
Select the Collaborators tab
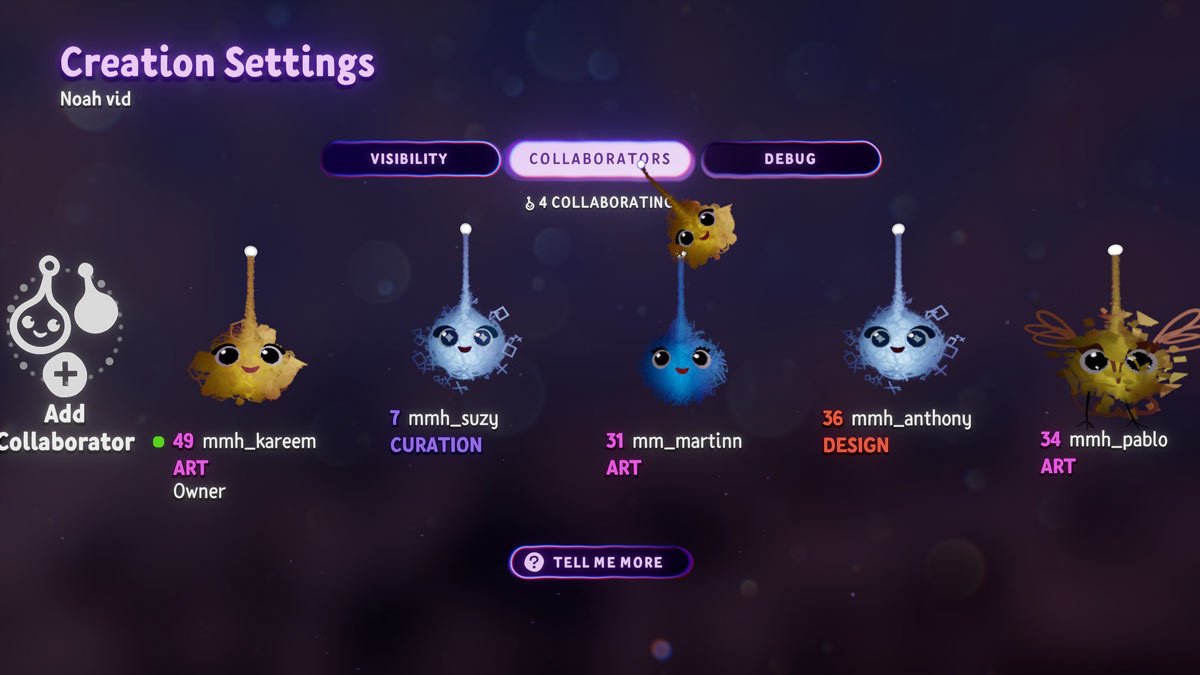[599, 159]
